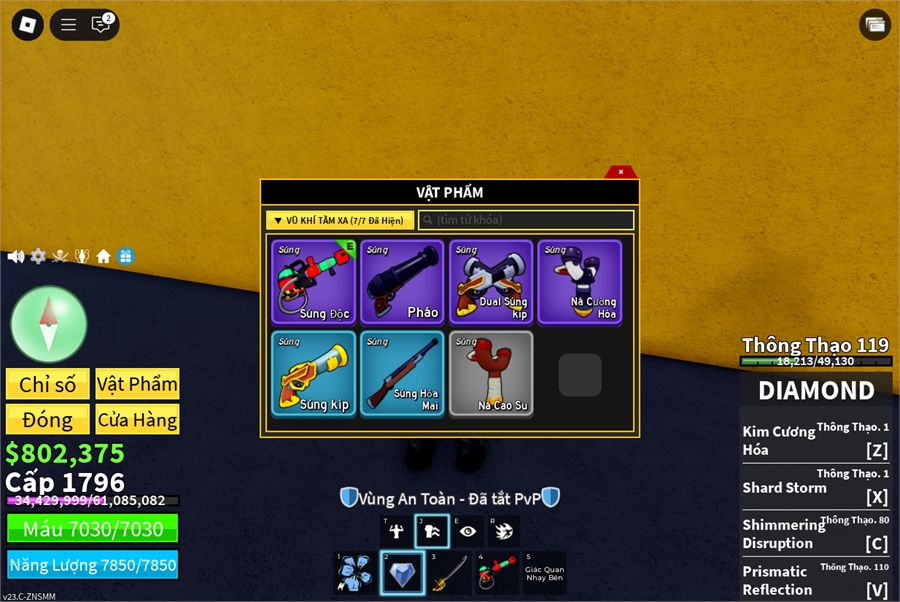
Task: Select the Súng Độc gun item
Action: [314, 282]
